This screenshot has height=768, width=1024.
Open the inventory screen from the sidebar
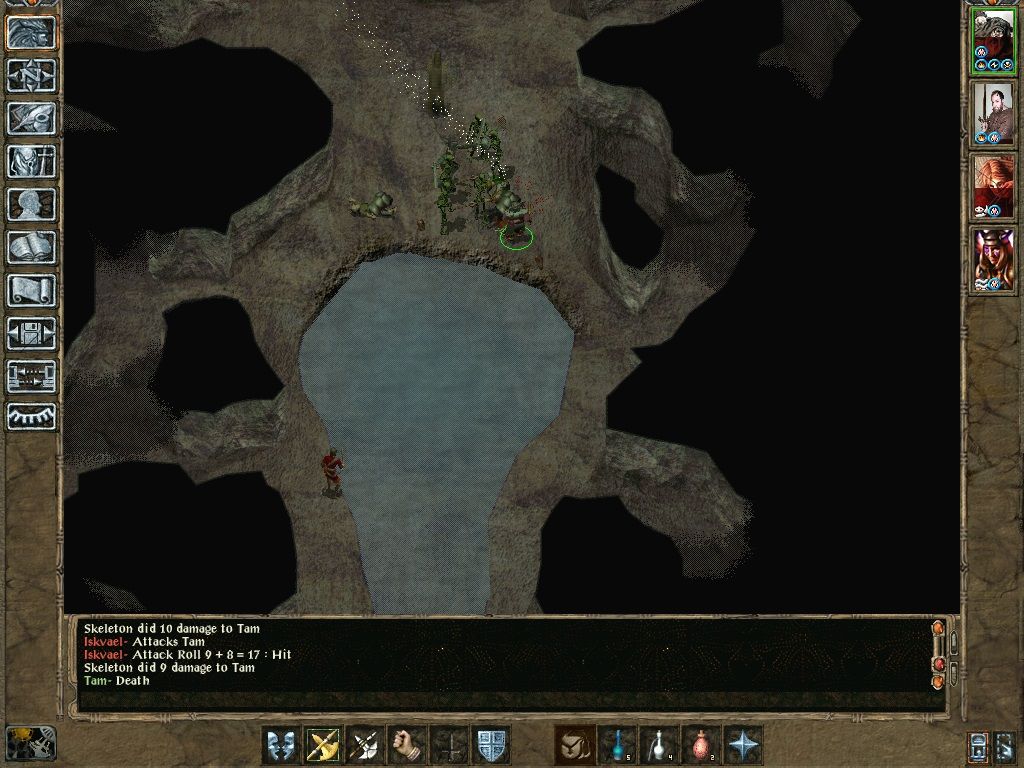pos(32,161)
